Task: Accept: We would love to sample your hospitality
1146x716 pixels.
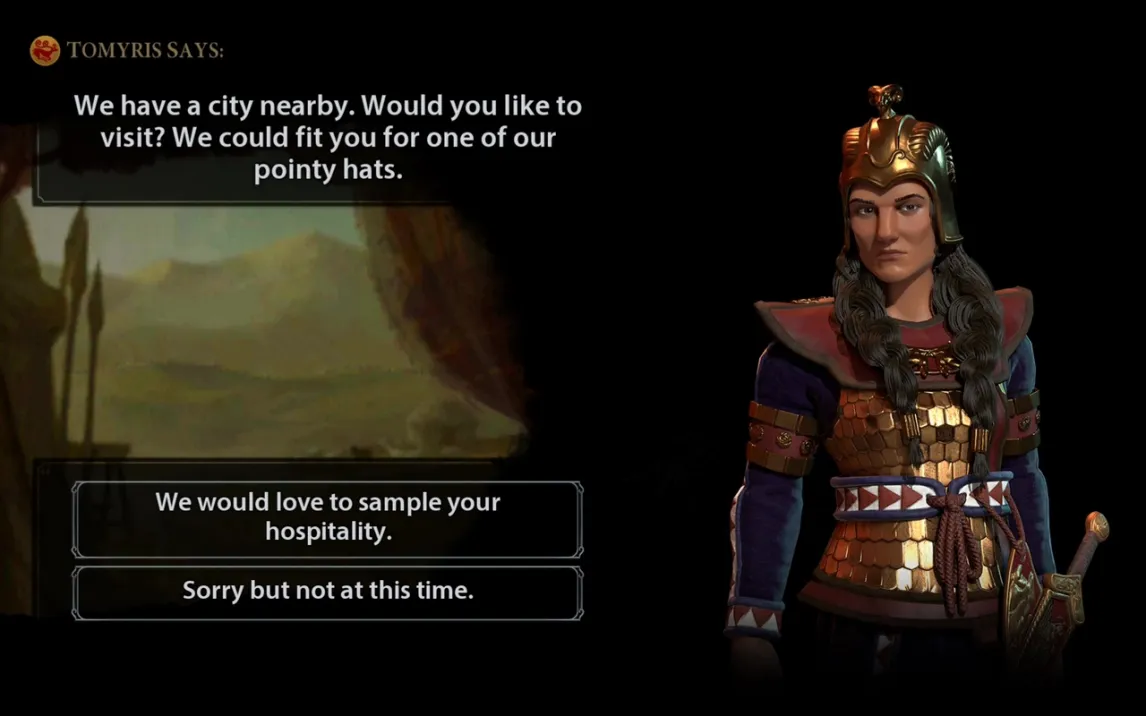Action: pyautogui.click(x=327, y=517)
